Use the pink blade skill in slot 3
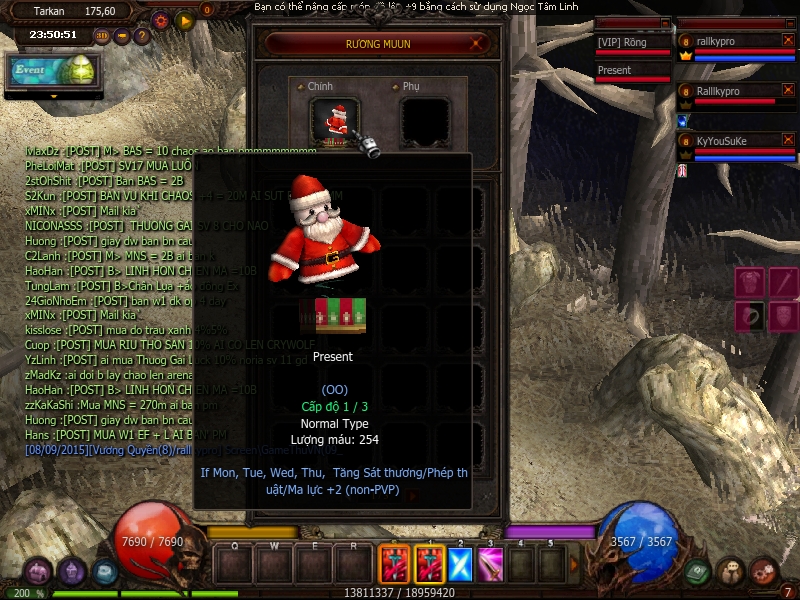This screenshot has height=600, width=800. tap(490, 565)
